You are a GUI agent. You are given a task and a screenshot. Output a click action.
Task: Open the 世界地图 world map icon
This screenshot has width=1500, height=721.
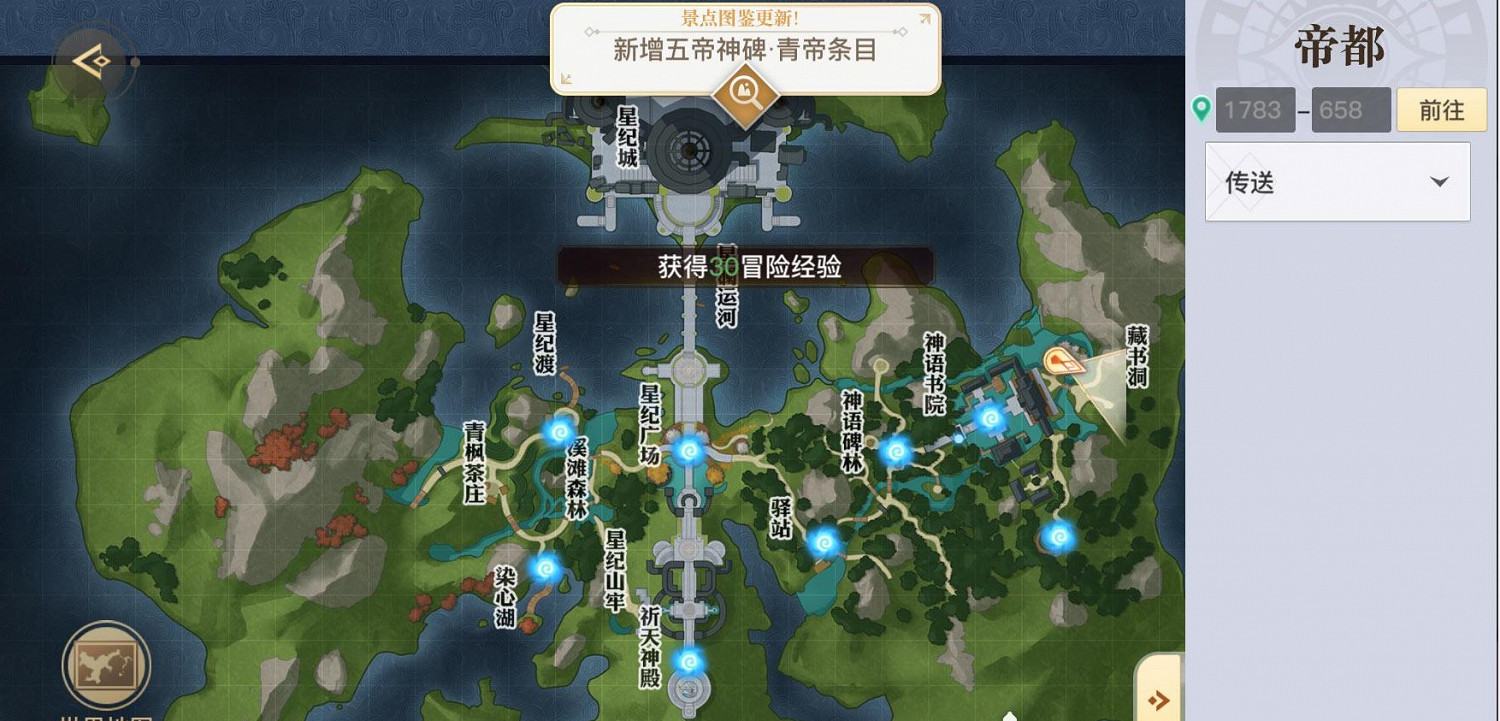click(x=106, y=663)
